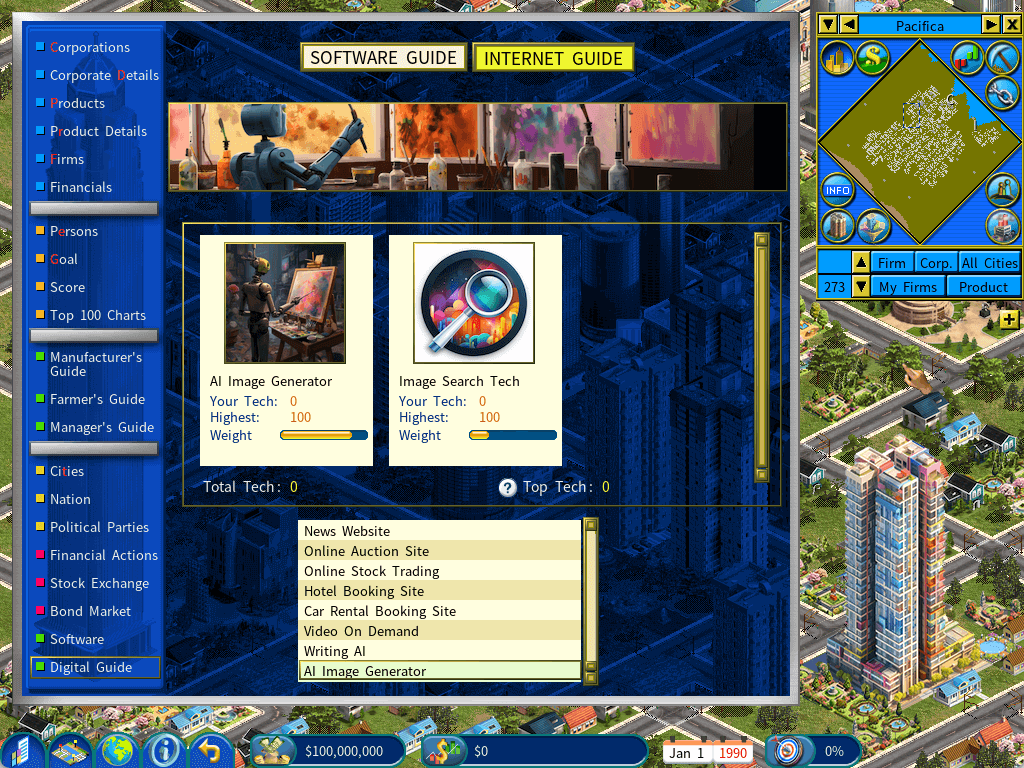Close the city panel with X
Viewport: 1024px width, 768px height.
[x=1011, y=24]
